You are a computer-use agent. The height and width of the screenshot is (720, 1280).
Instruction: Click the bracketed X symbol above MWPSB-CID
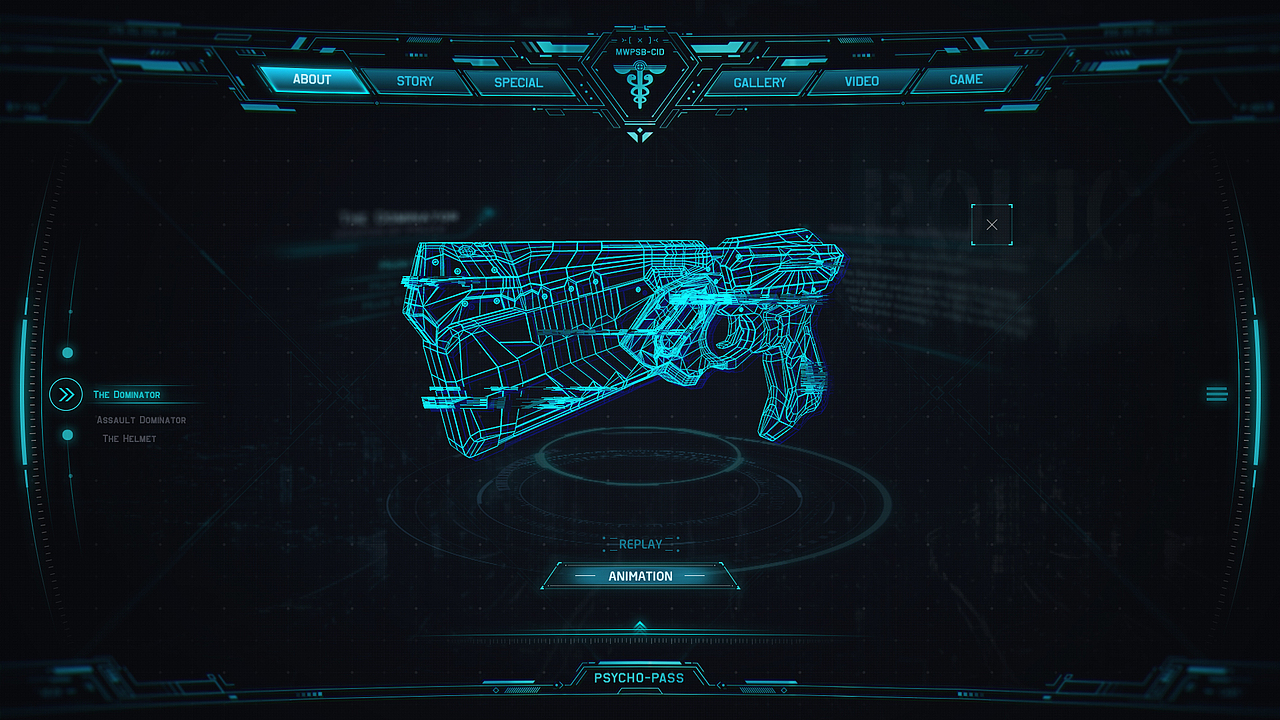click(x=640, y=42)
